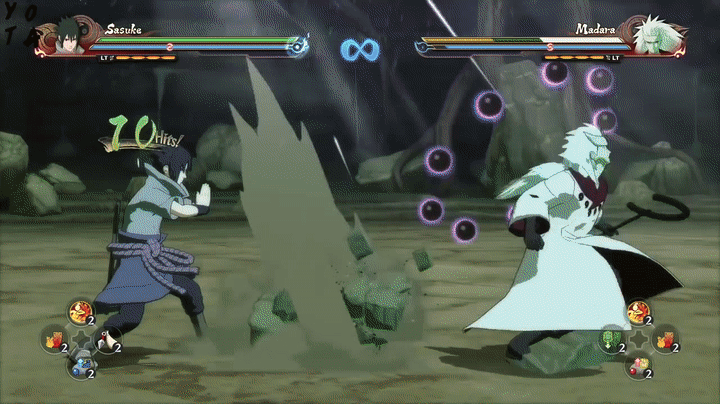Select Madara's orange and red item on wheel's right
Screen dimensions: 720x404
coord(664,340)
